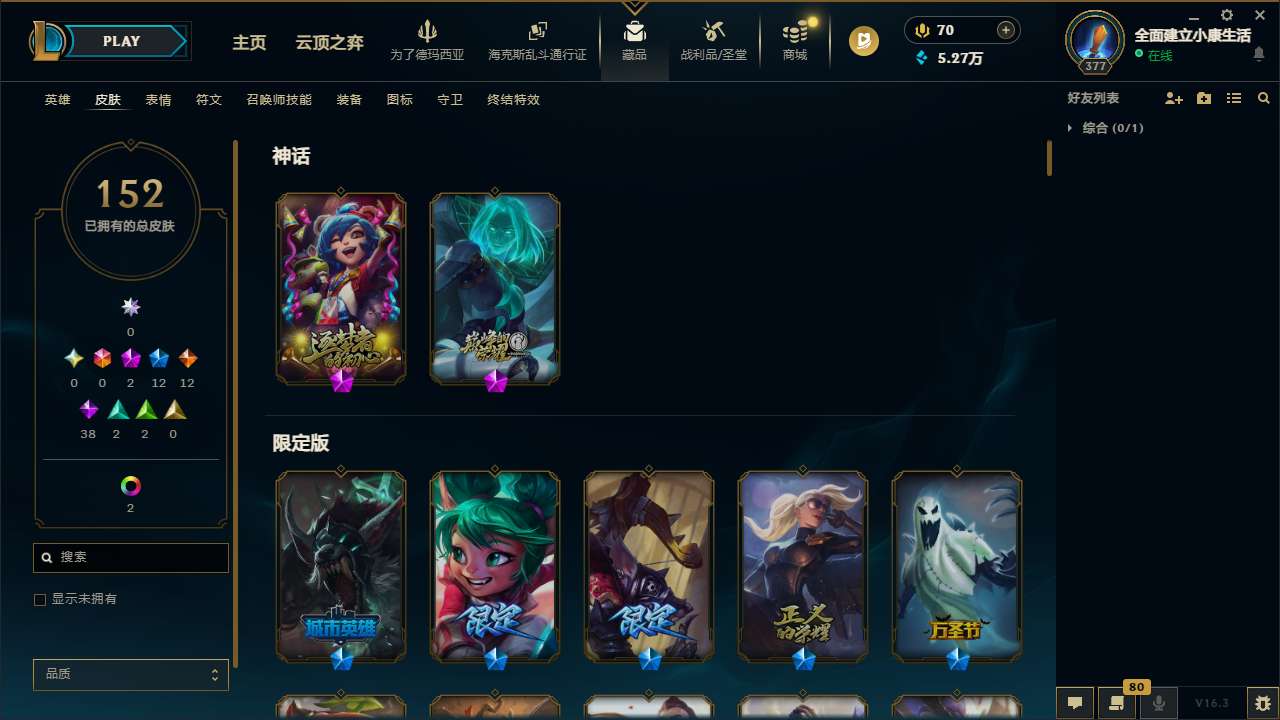Select the rainbow color wheel filter

point(130,486)
